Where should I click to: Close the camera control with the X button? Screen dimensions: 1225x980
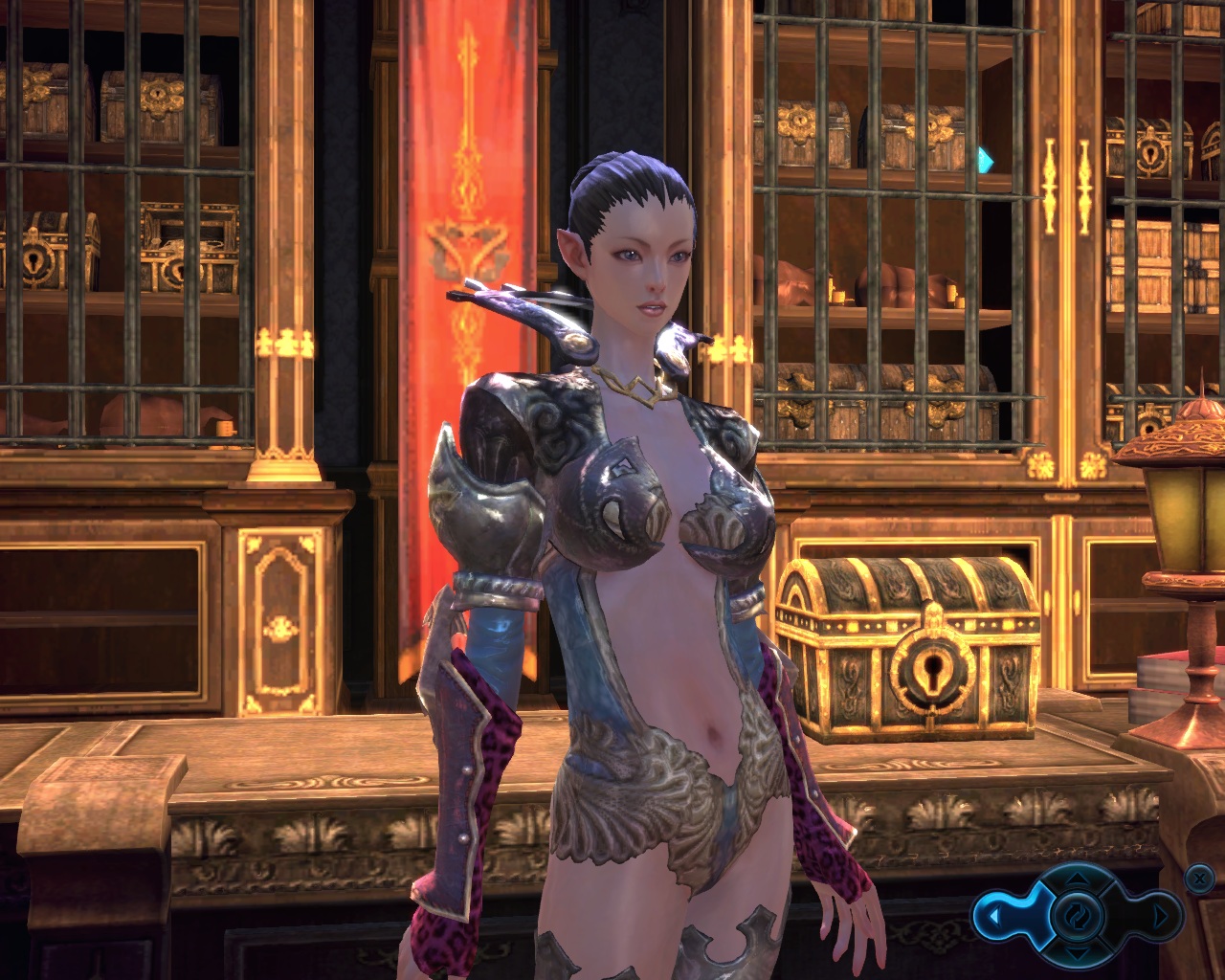(x=1198, y=877)
